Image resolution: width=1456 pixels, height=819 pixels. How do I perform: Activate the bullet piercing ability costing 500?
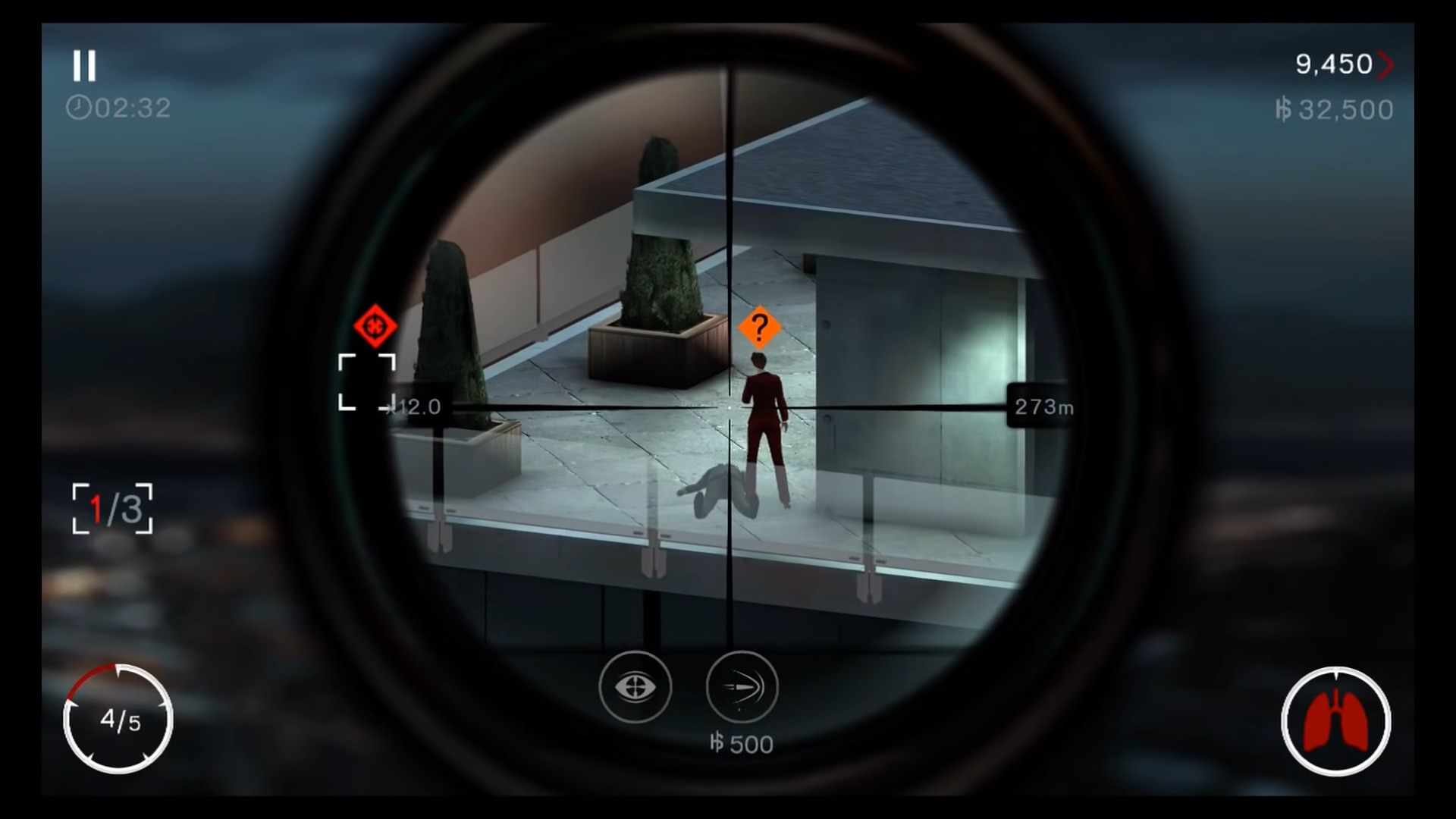click(x=741, y=687)
